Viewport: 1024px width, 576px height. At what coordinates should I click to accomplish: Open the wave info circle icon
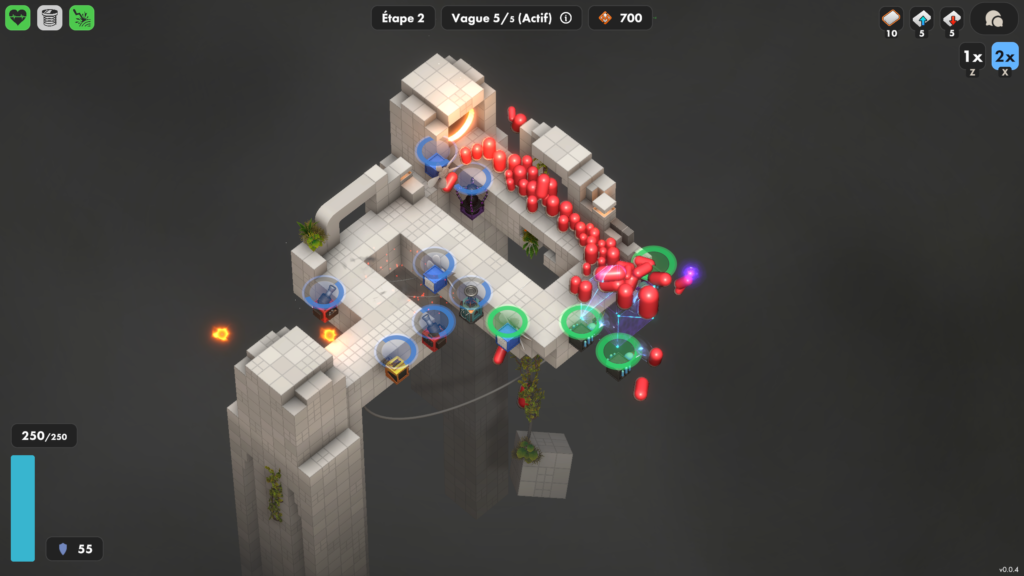566,18
